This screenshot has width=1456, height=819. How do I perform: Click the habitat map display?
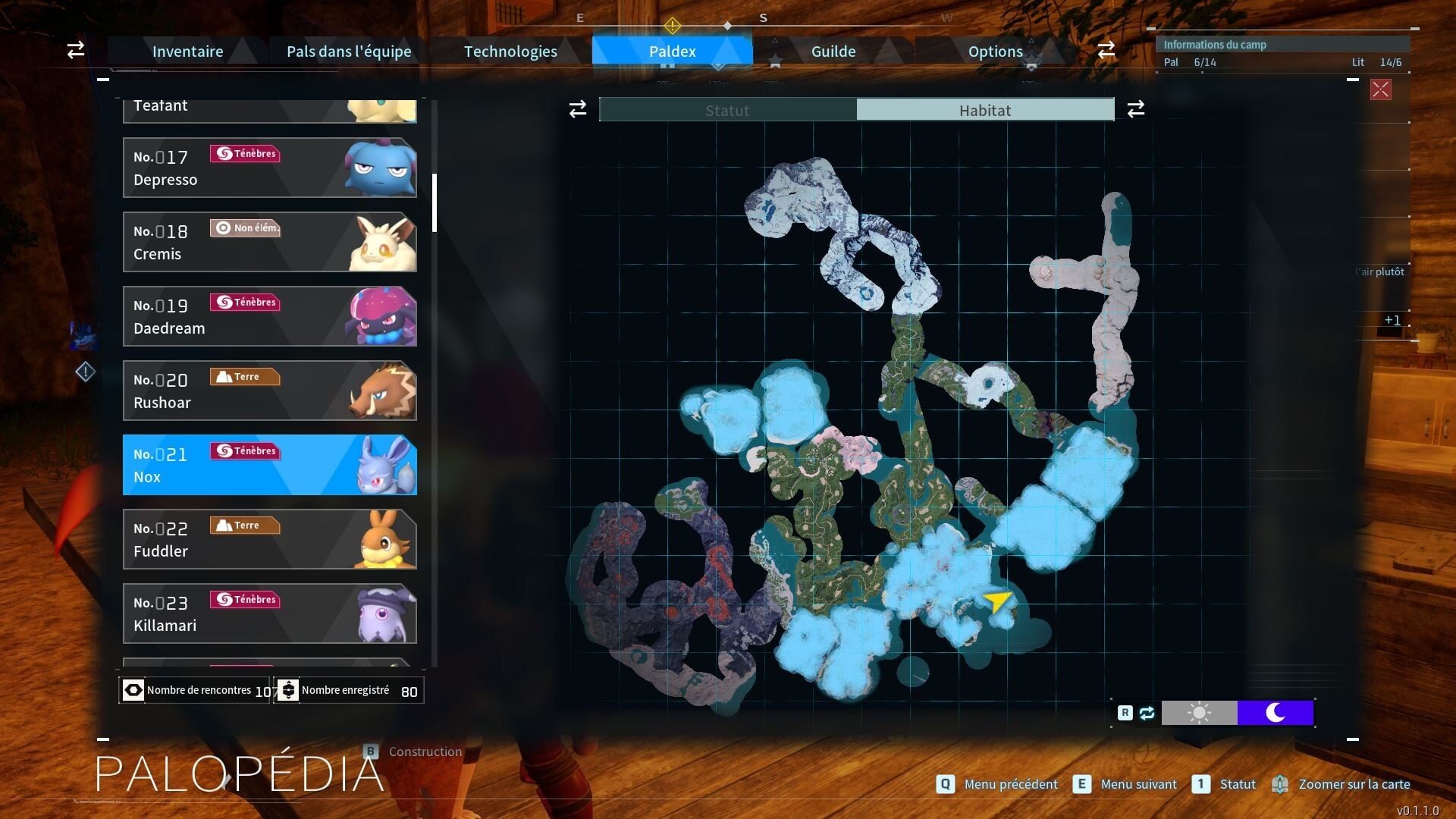[902, 425]
